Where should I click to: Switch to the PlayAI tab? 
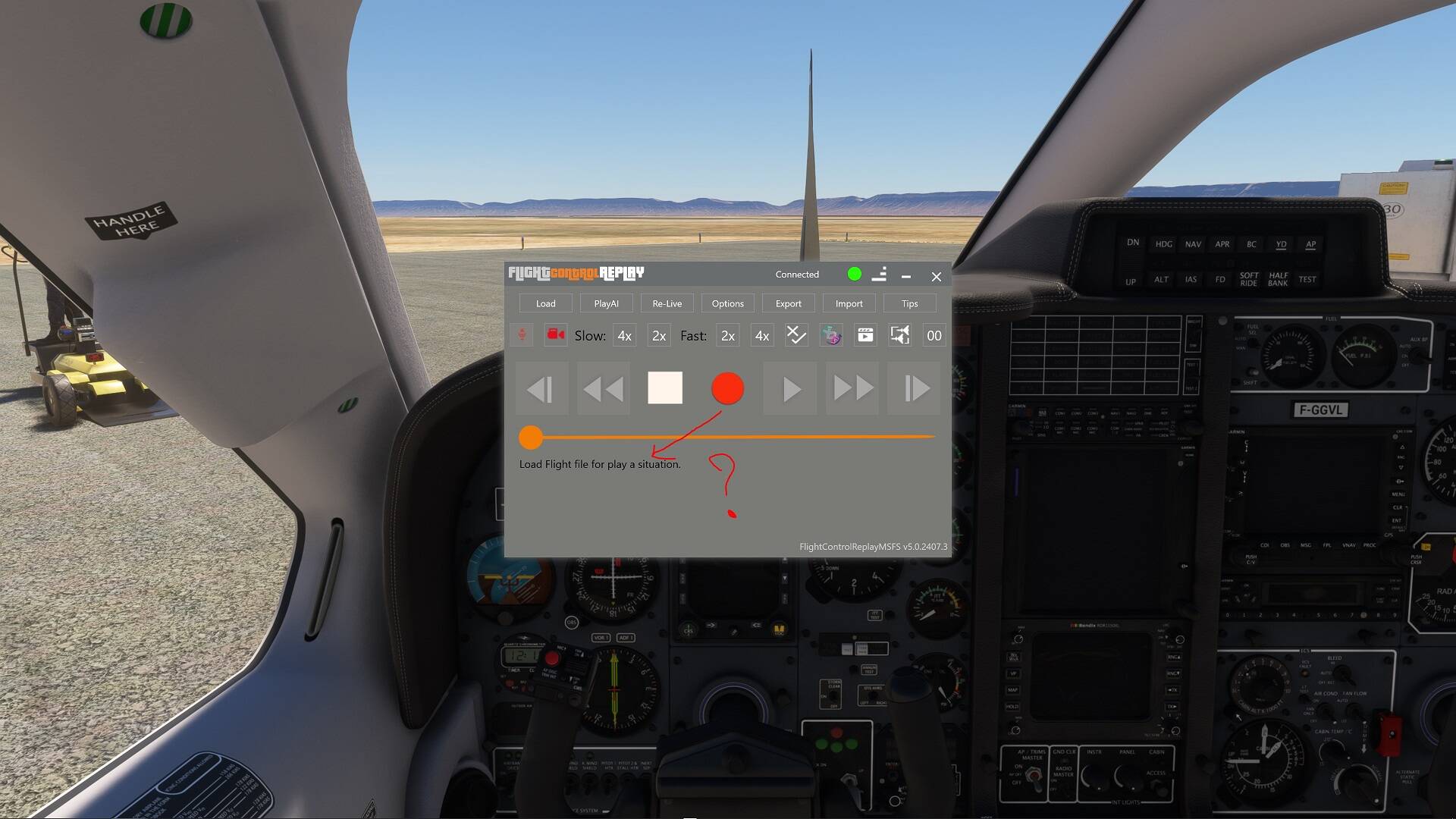(x=606, y=303)
